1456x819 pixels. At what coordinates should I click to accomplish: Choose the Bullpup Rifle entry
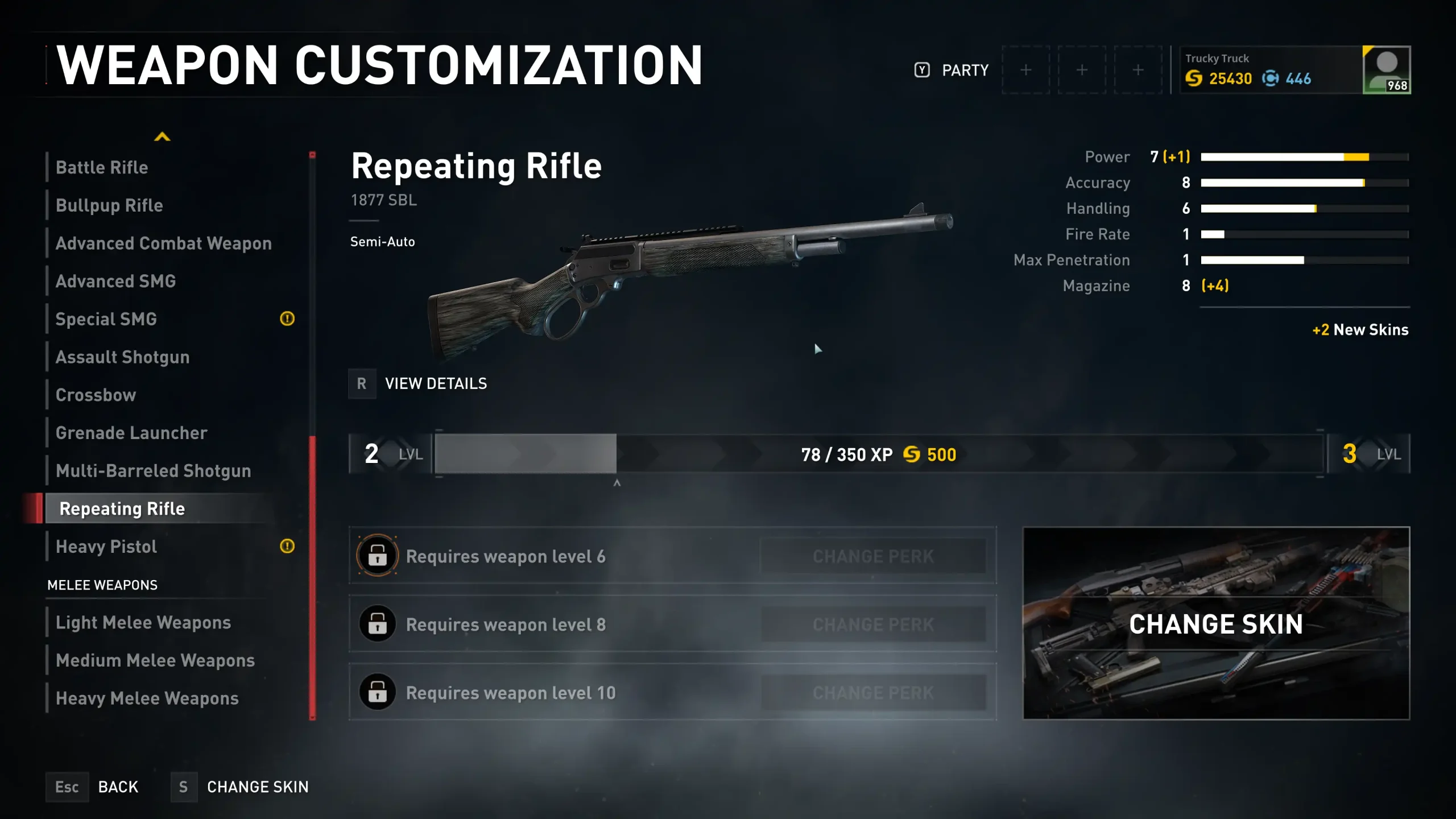point(109,206)
